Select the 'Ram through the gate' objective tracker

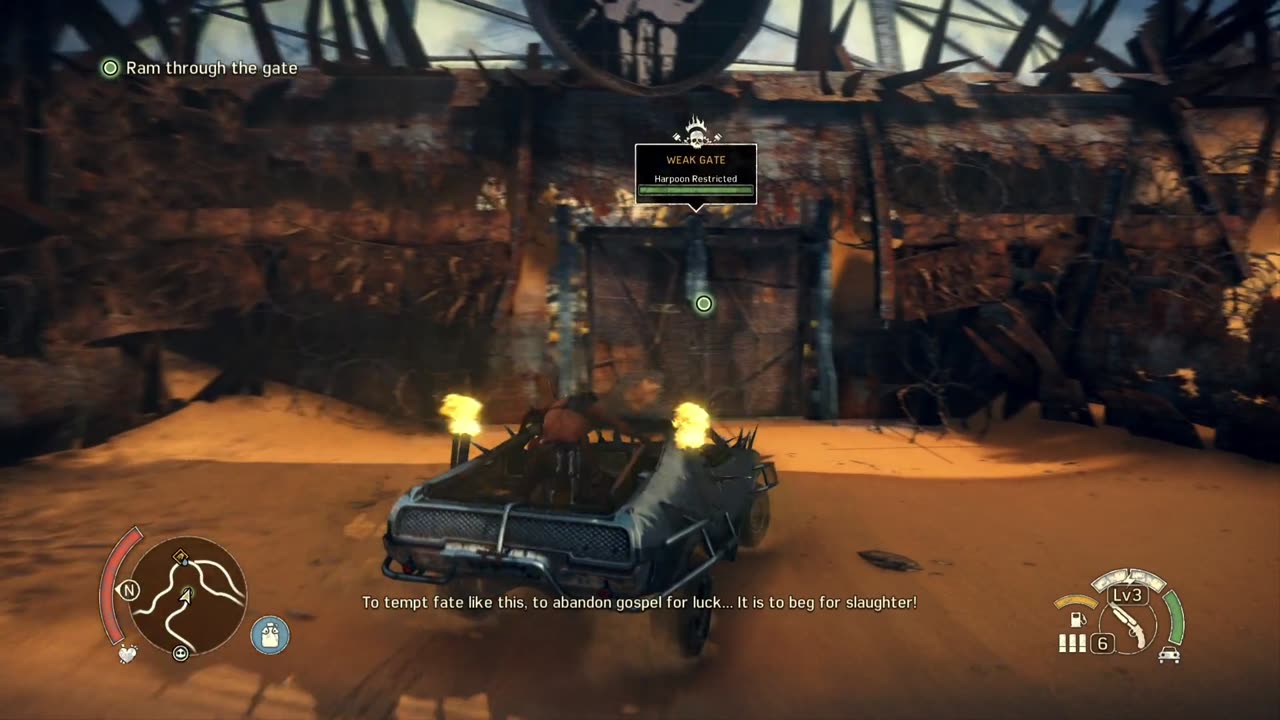point(200,68)
